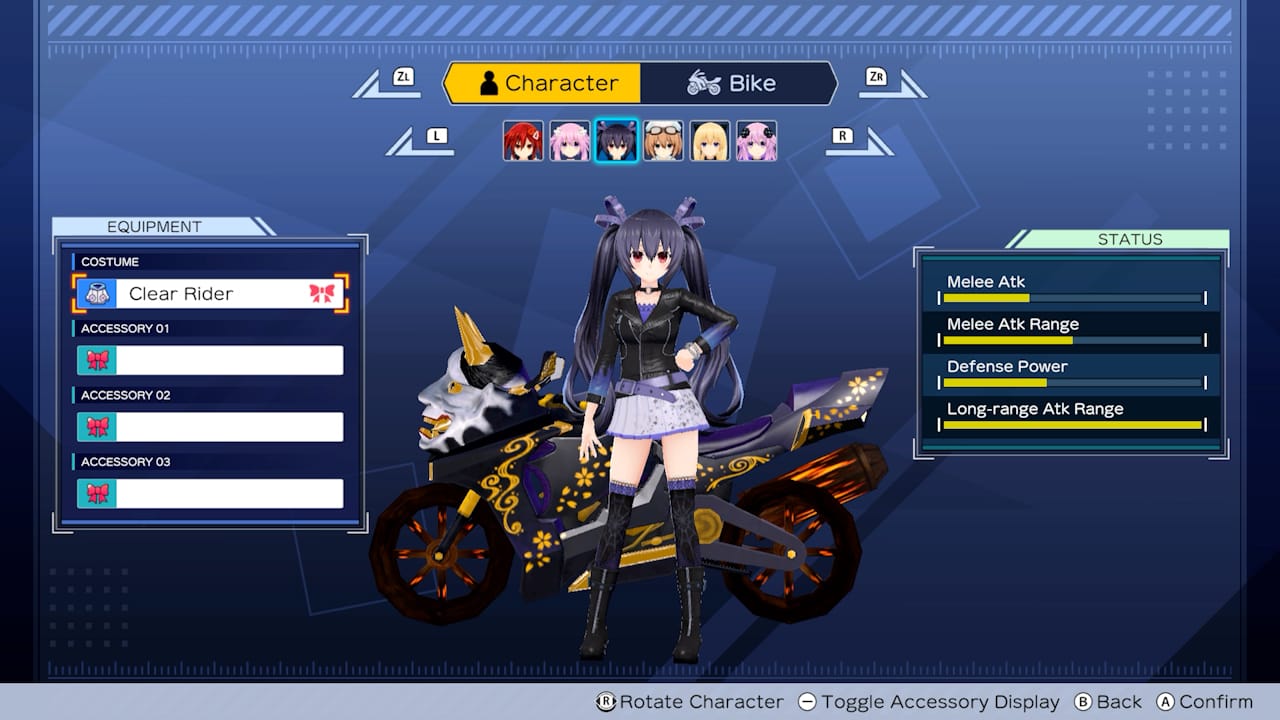Click the highlighted dark-haired character portrait

click(x=617, y=140)
